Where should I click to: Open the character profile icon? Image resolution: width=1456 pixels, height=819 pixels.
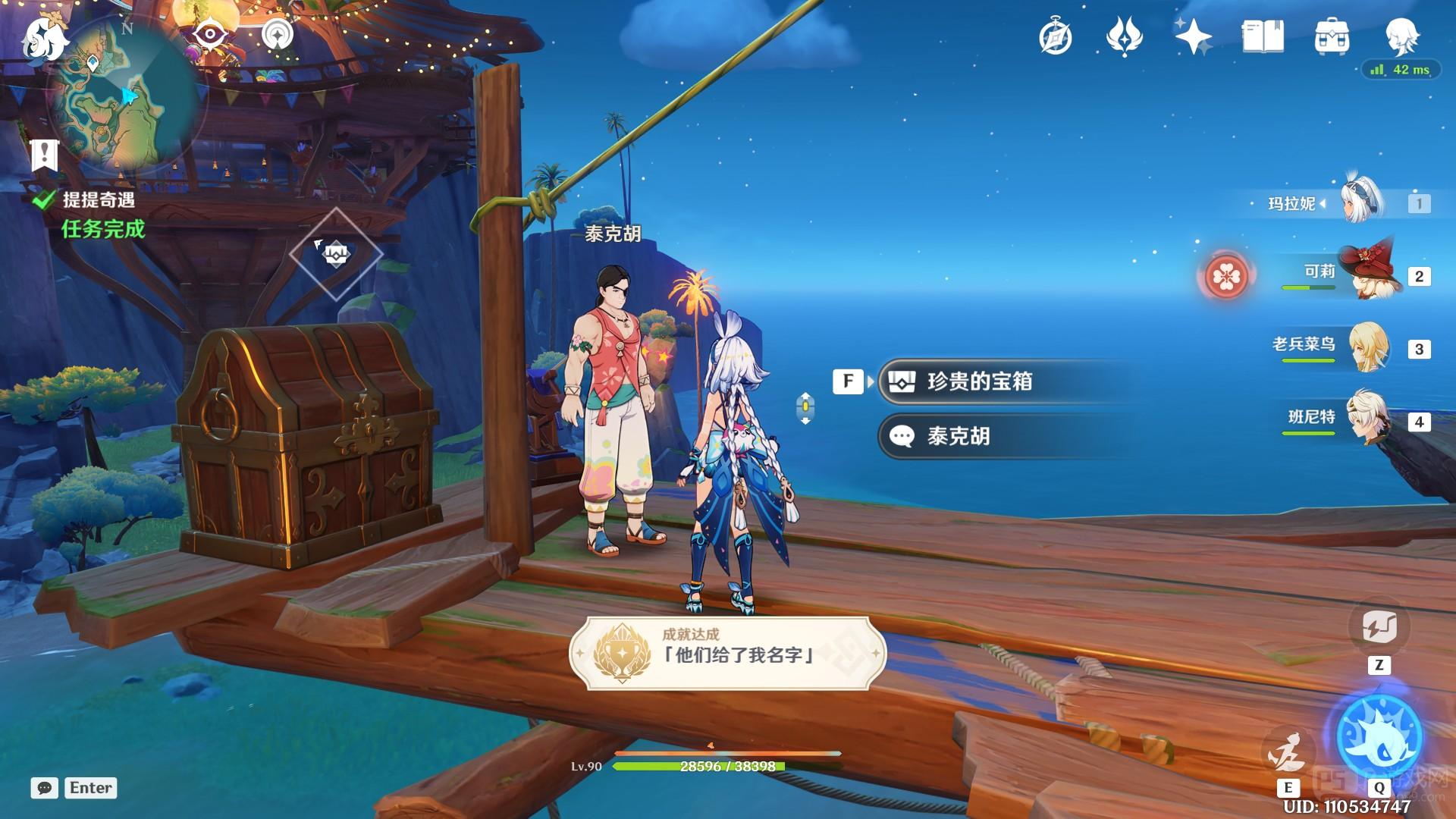[1401, 36]
